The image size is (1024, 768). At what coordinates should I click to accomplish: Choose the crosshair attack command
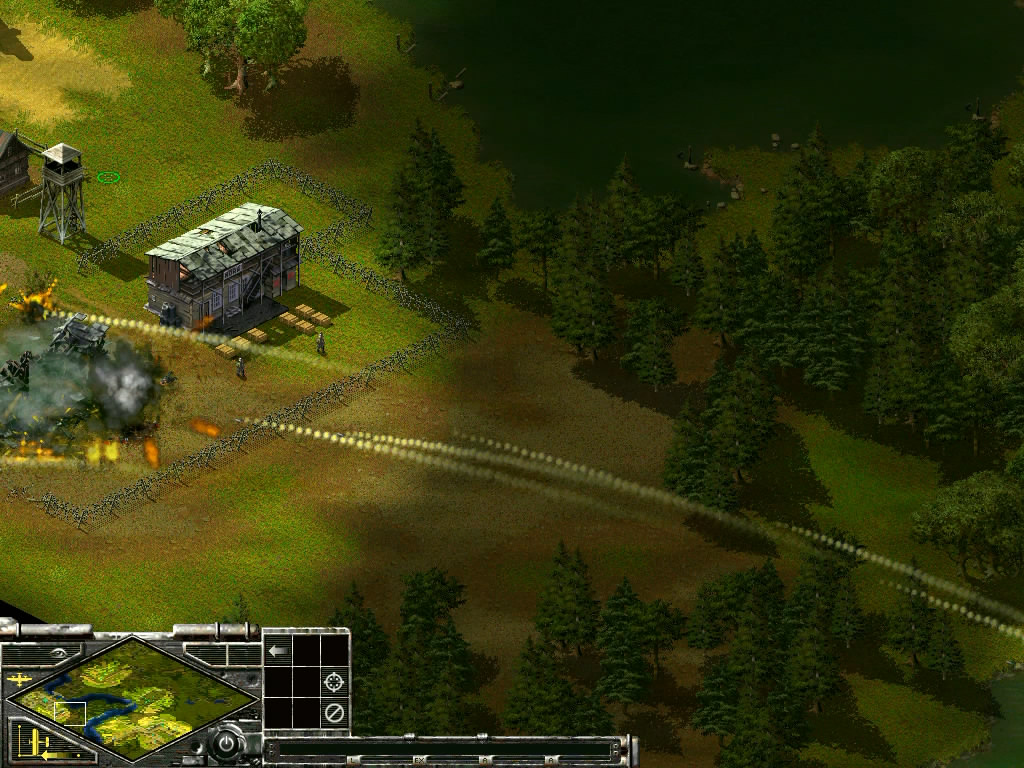coord(335,682)
